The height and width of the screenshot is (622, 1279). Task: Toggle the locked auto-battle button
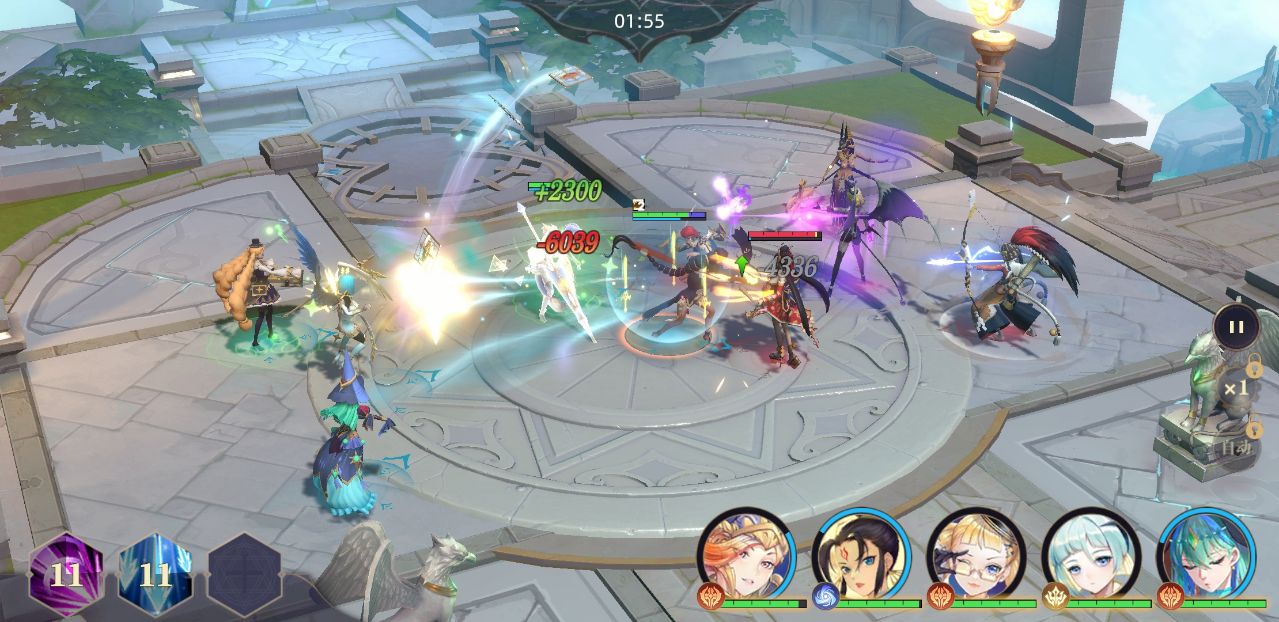pos(1236,445)
